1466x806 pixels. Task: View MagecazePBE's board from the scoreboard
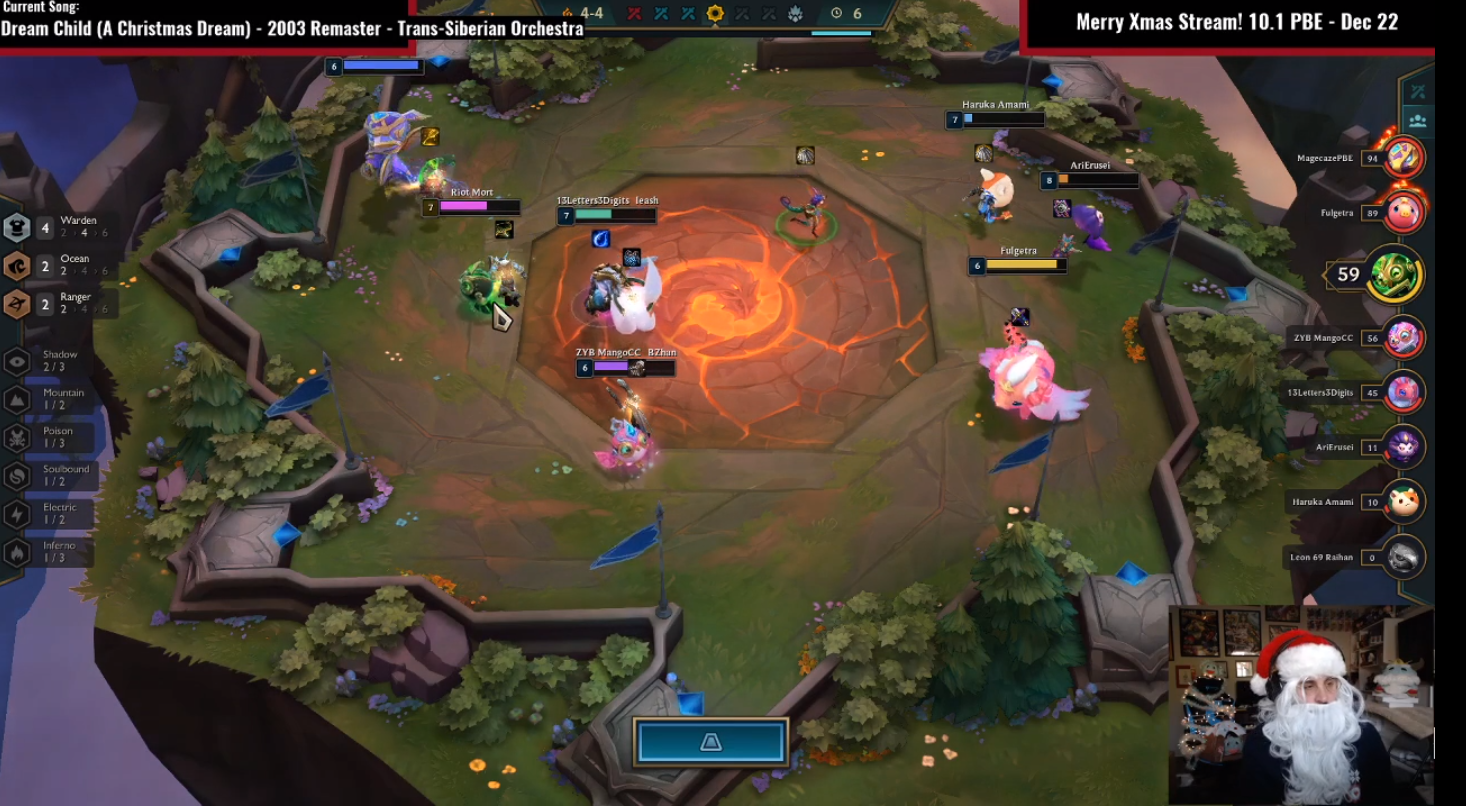coord(1405,158)
